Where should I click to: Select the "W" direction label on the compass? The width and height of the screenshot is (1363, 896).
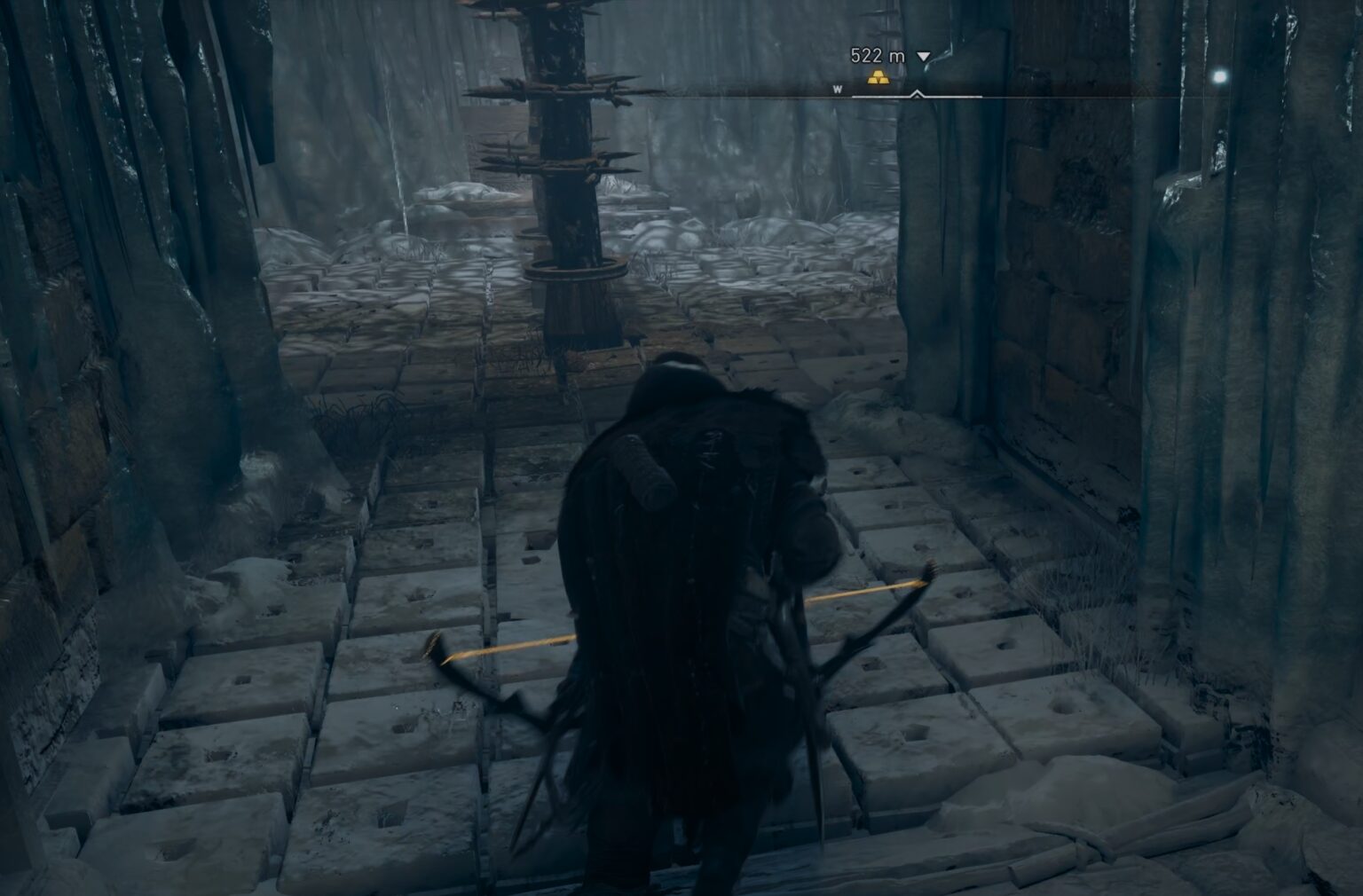tap(837, 89)
